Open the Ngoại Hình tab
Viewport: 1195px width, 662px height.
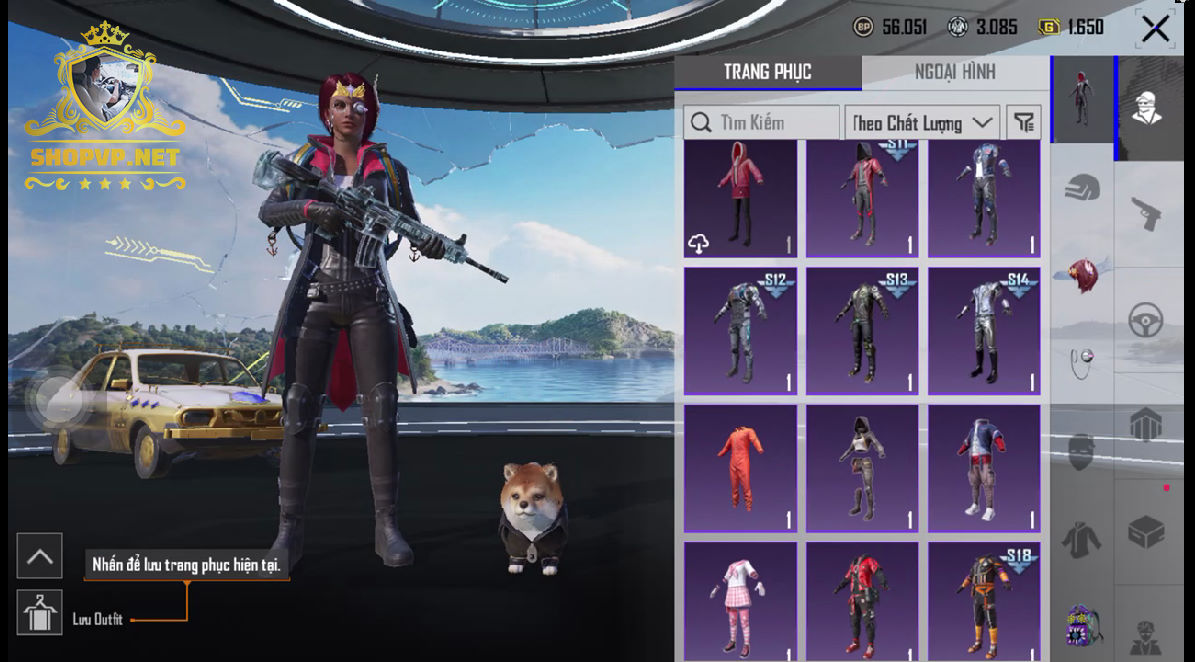click(x=954, y=72)
